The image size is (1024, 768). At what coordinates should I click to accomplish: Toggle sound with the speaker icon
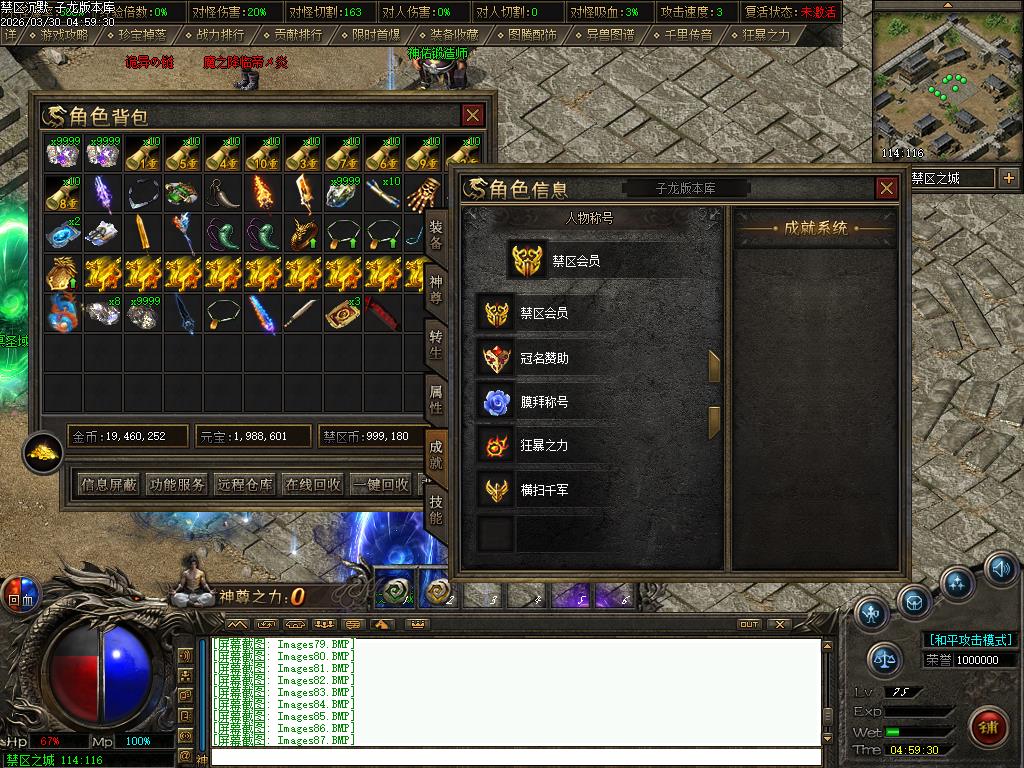(x=1000, y=568)
